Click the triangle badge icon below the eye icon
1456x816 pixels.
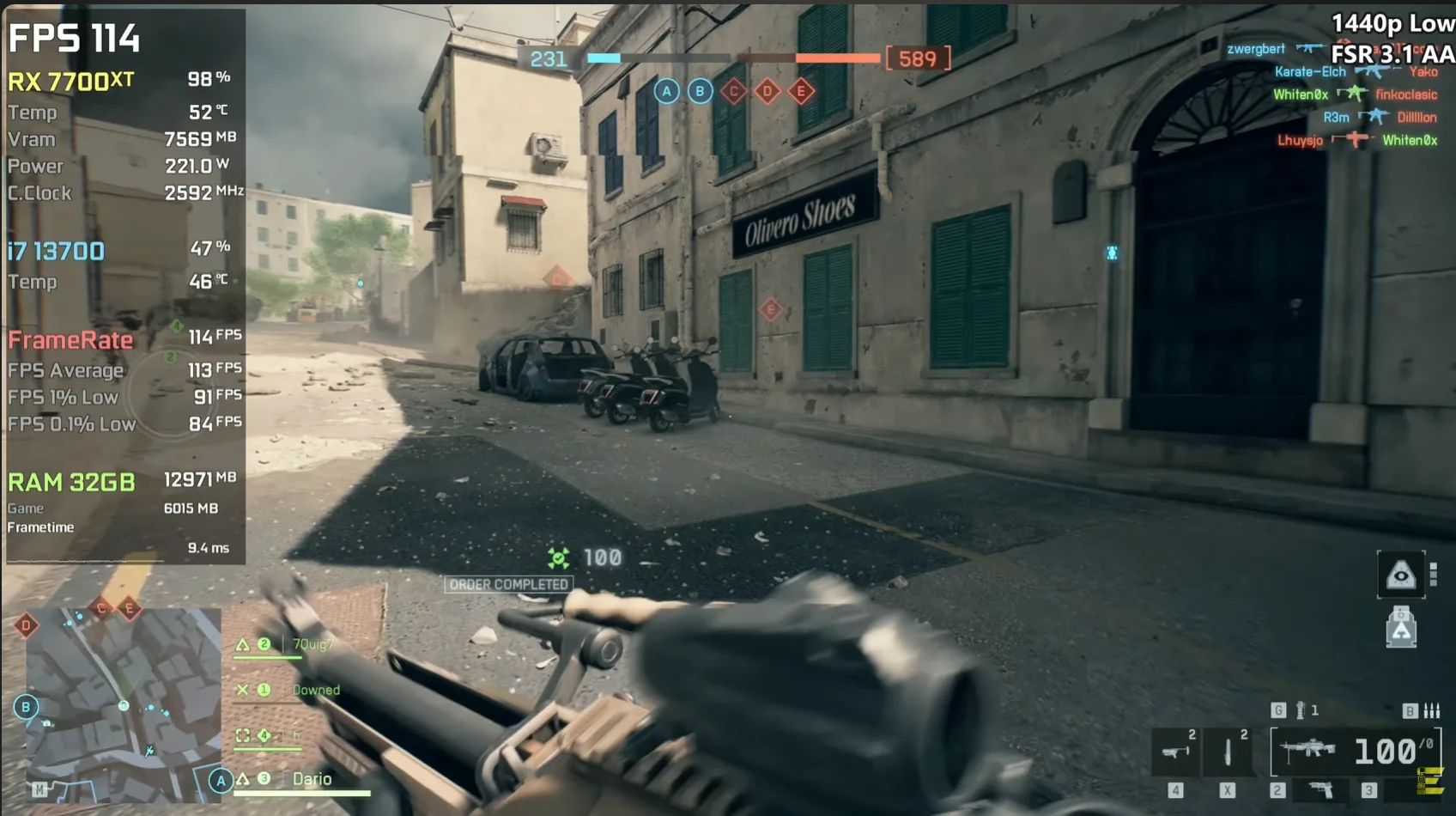pyautogui.click(x=1401, y=628)
